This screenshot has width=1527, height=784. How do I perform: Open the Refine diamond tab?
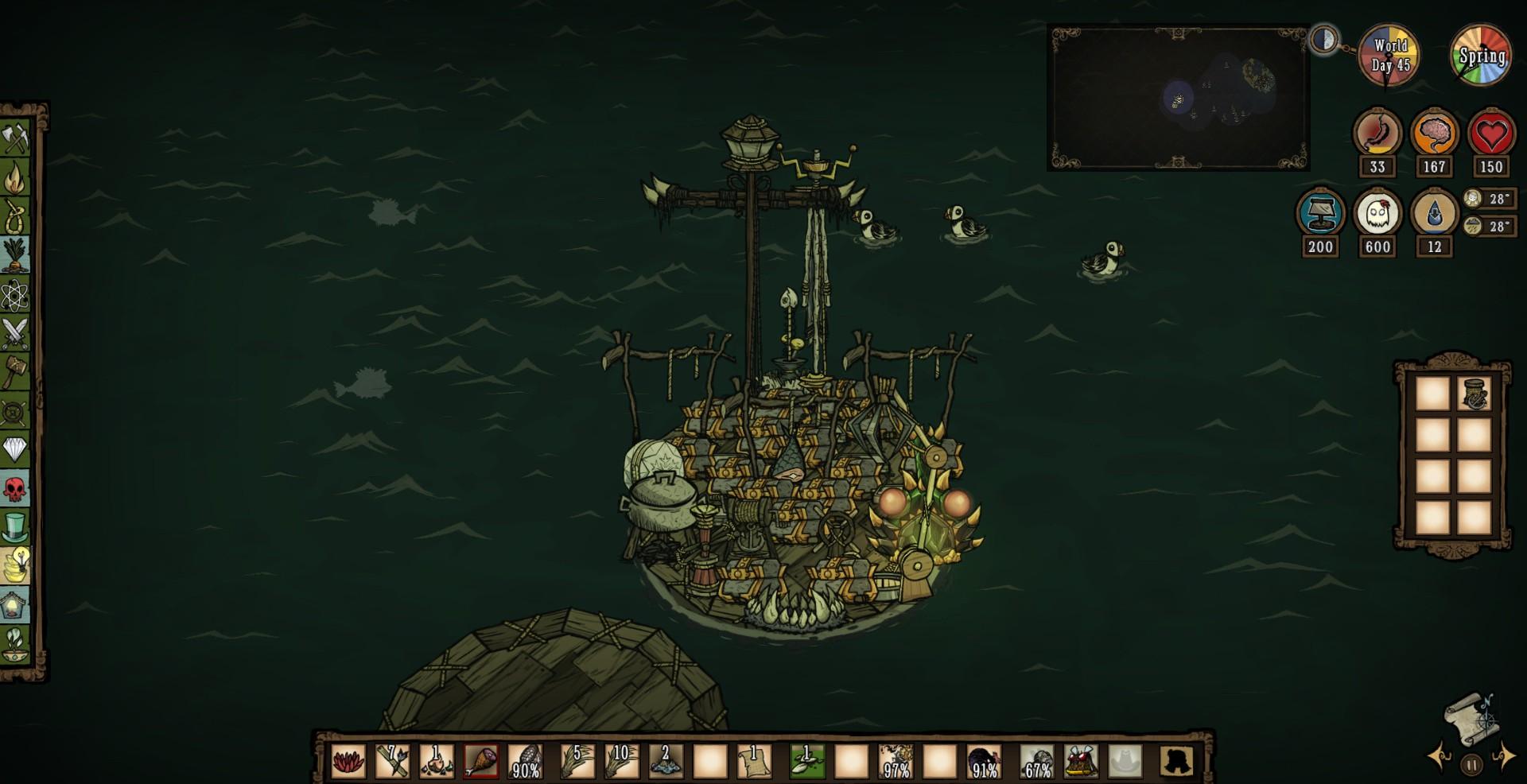pos(16,449)
